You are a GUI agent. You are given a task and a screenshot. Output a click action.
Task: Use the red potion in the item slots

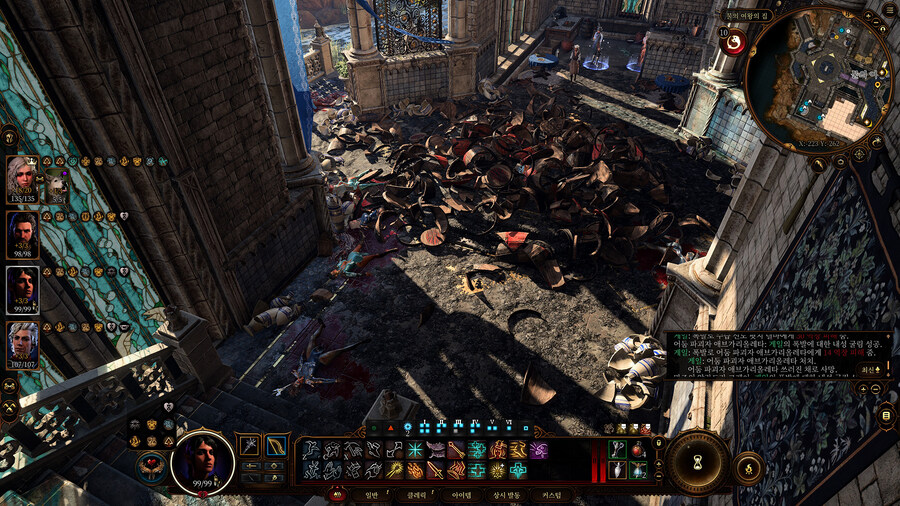[x=637, y=450]
